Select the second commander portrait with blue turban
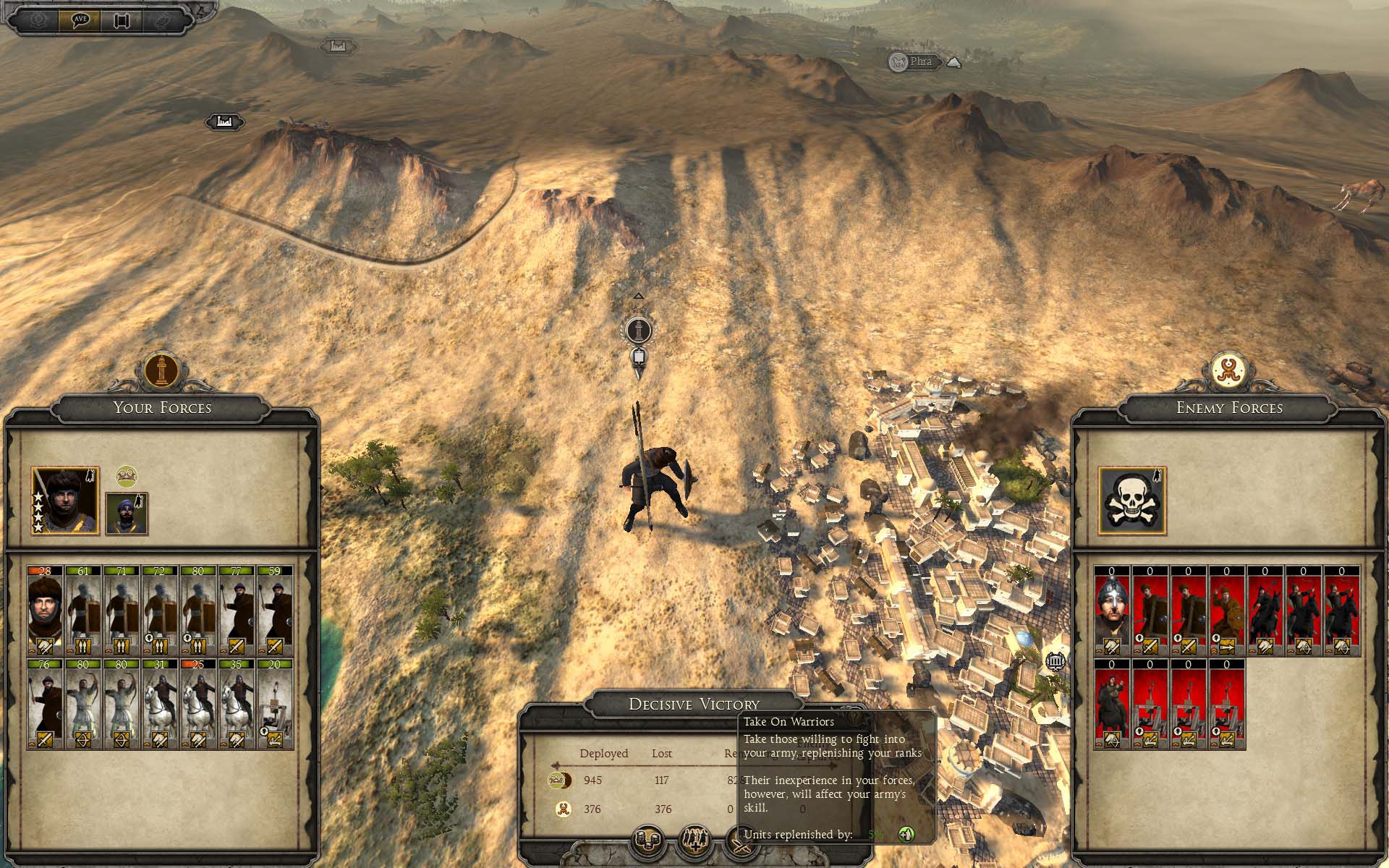Screen dimensions: 1389x868 click(x=127, y=514)
